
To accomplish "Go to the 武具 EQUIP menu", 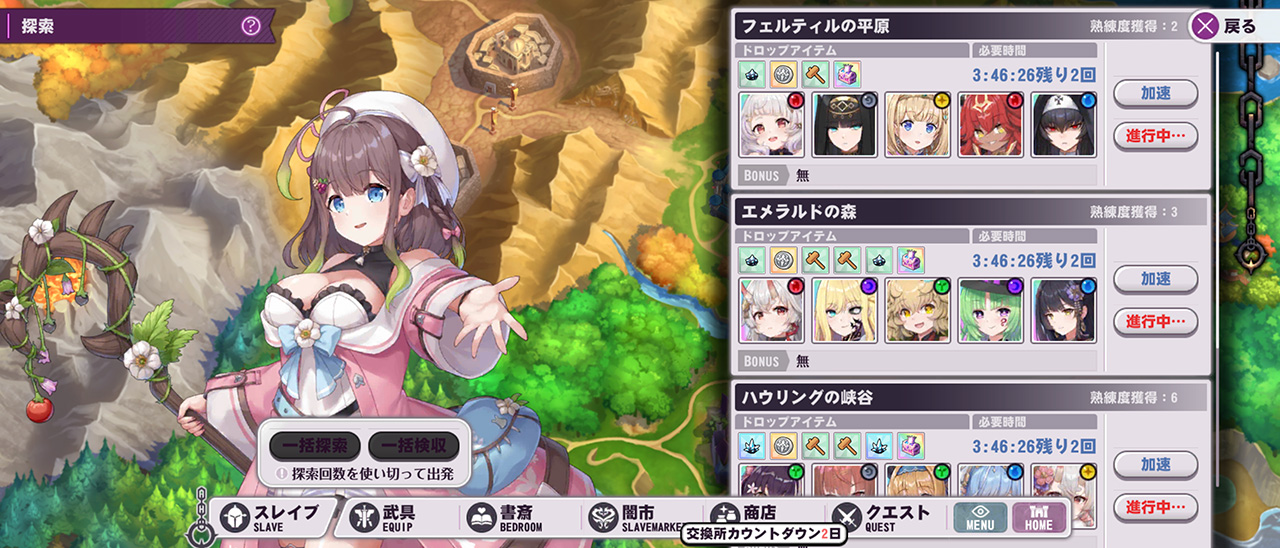I will [x=390, y=517].
